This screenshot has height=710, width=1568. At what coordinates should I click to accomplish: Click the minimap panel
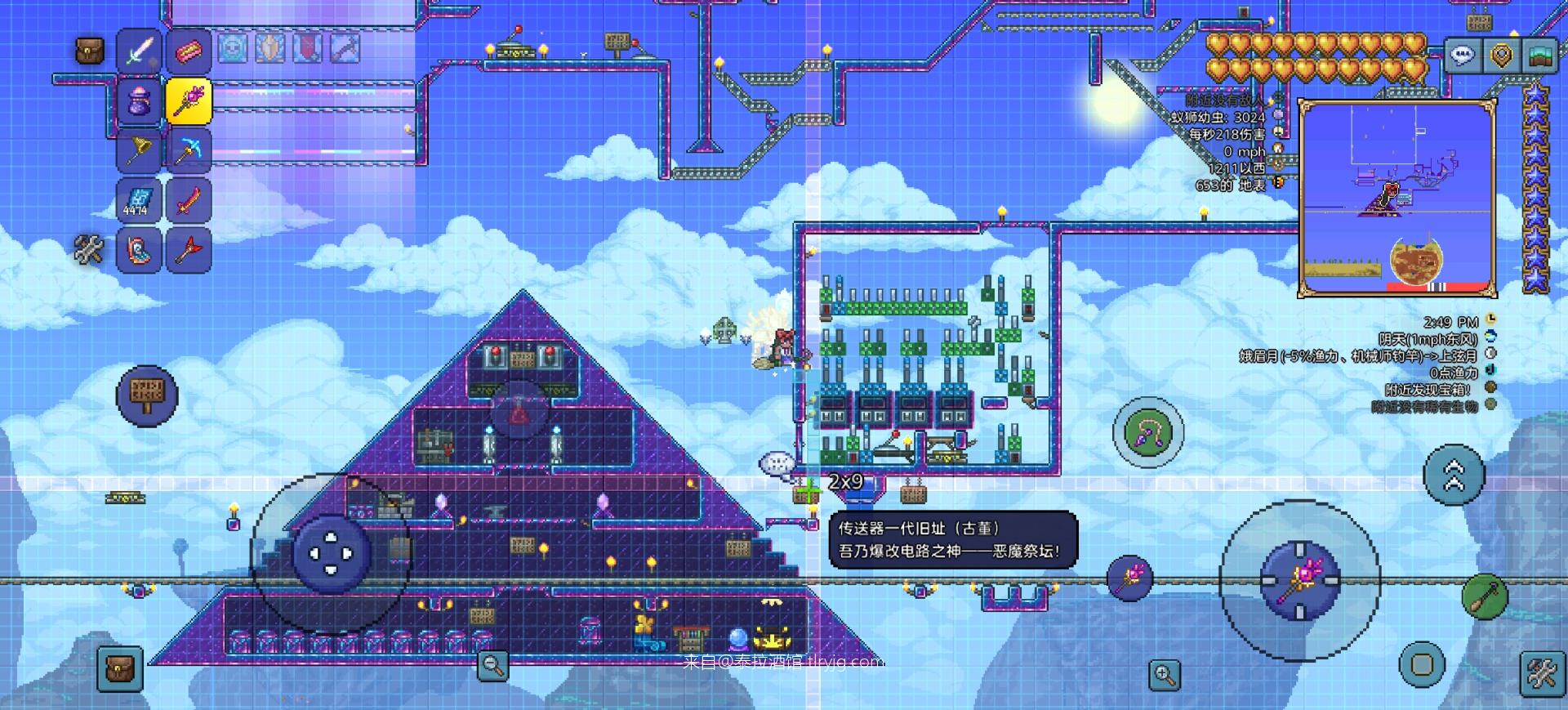point(1396,196)
